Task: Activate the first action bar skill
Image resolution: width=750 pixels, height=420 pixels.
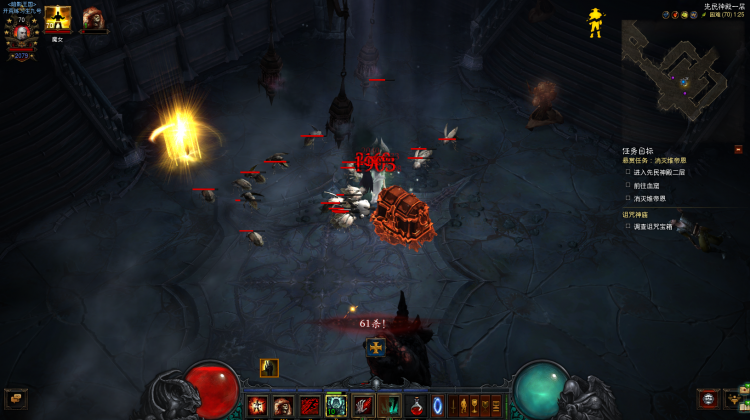Action: (258, 406)
